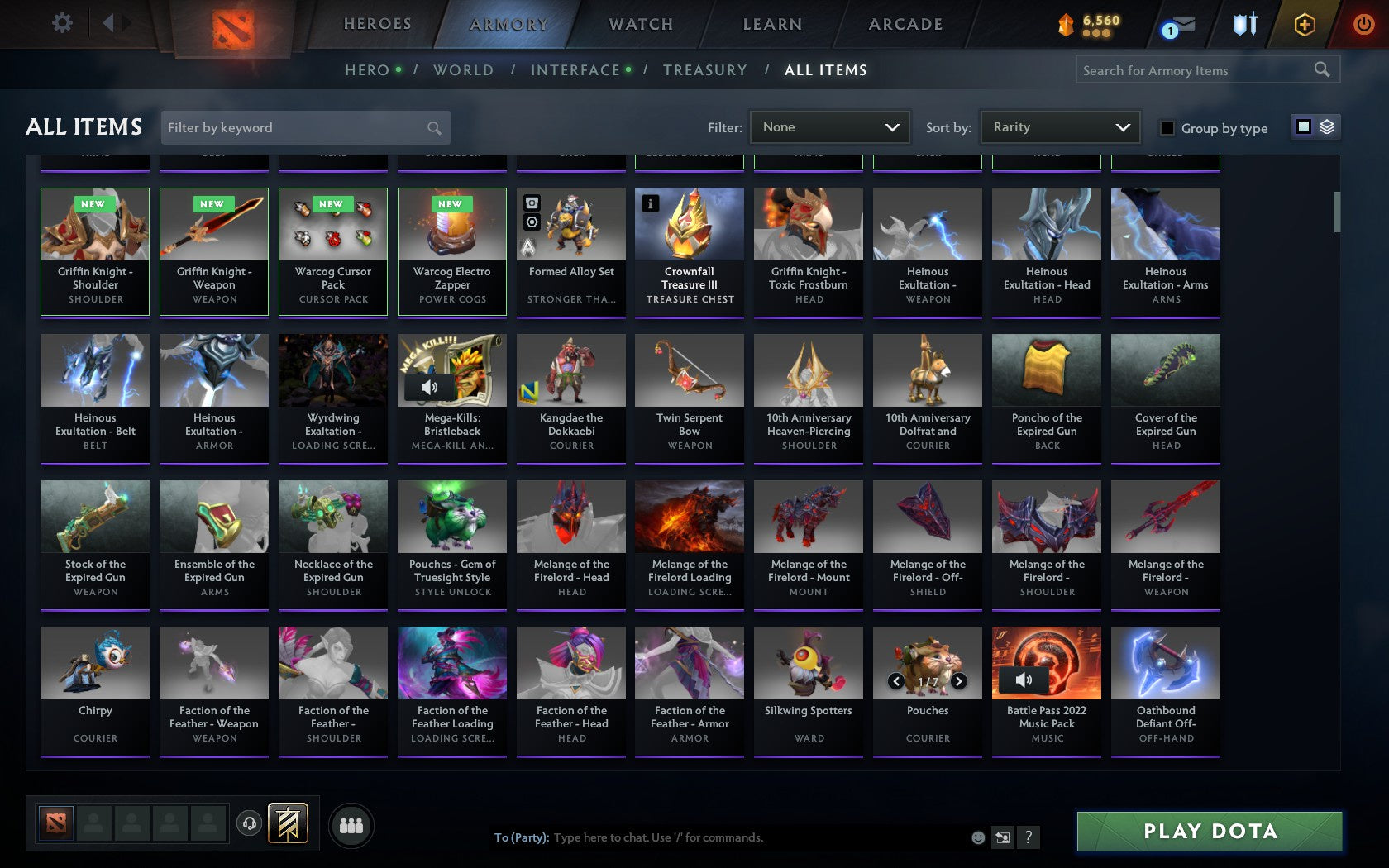Open the Armory shop with the gold plus icon
Image resolution: width=1389 pixels, height=868 pixels.
(1305, 25)
